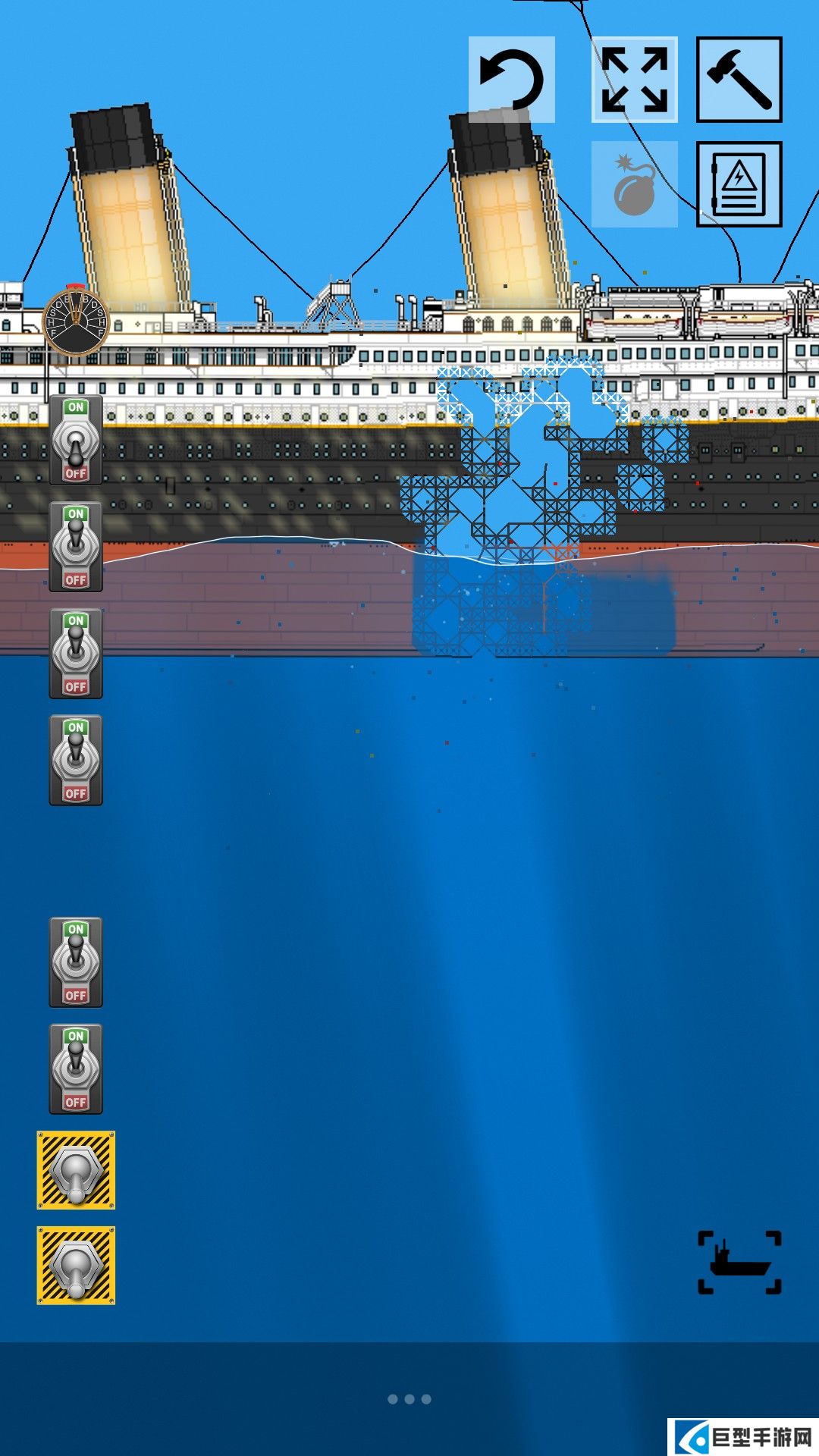Click the curved undo arrow button
This screenshot has width=819, height=1456.
click(512, 80)
